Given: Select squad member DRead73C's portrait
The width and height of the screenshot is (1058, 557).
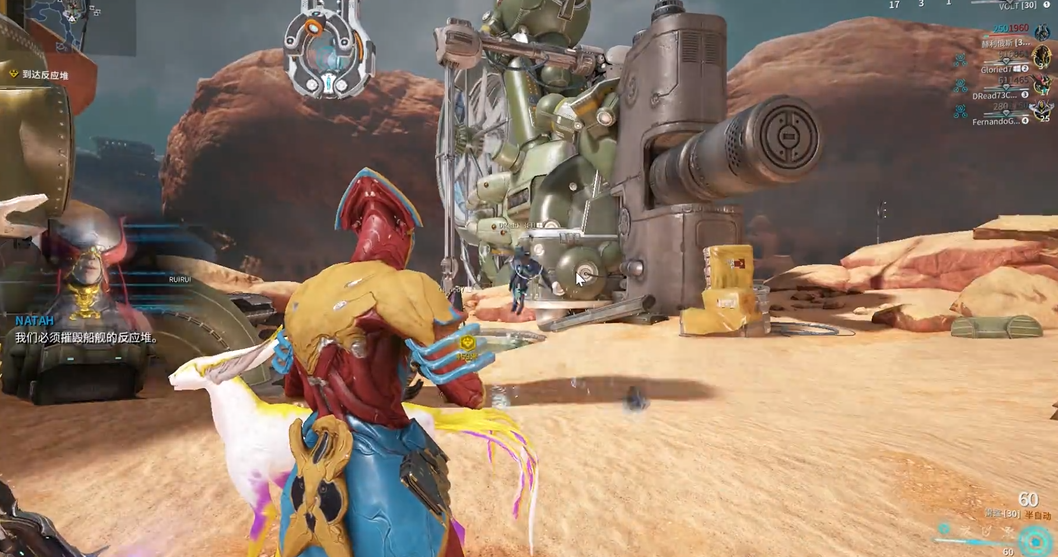Looking at the screenshot, I should [x=1042, y=84].
